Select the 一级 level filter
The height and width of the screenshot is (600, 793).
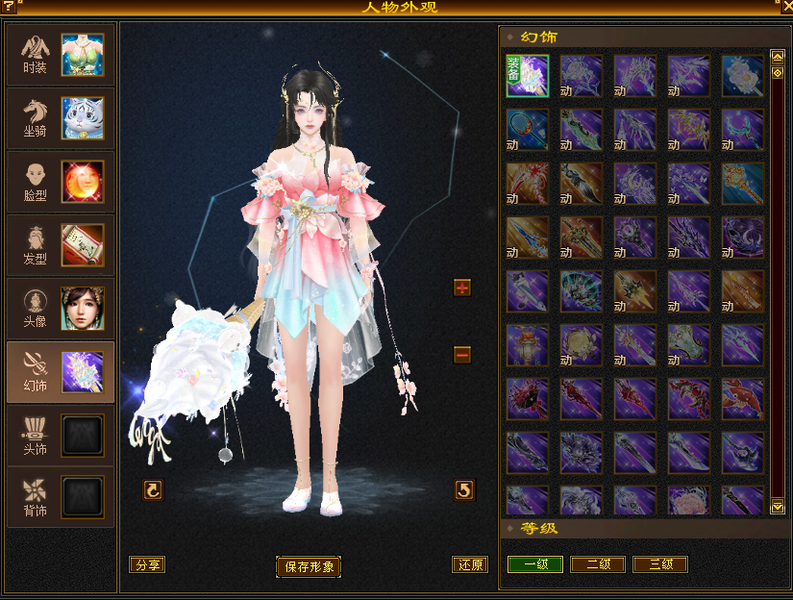pos(535,565)
